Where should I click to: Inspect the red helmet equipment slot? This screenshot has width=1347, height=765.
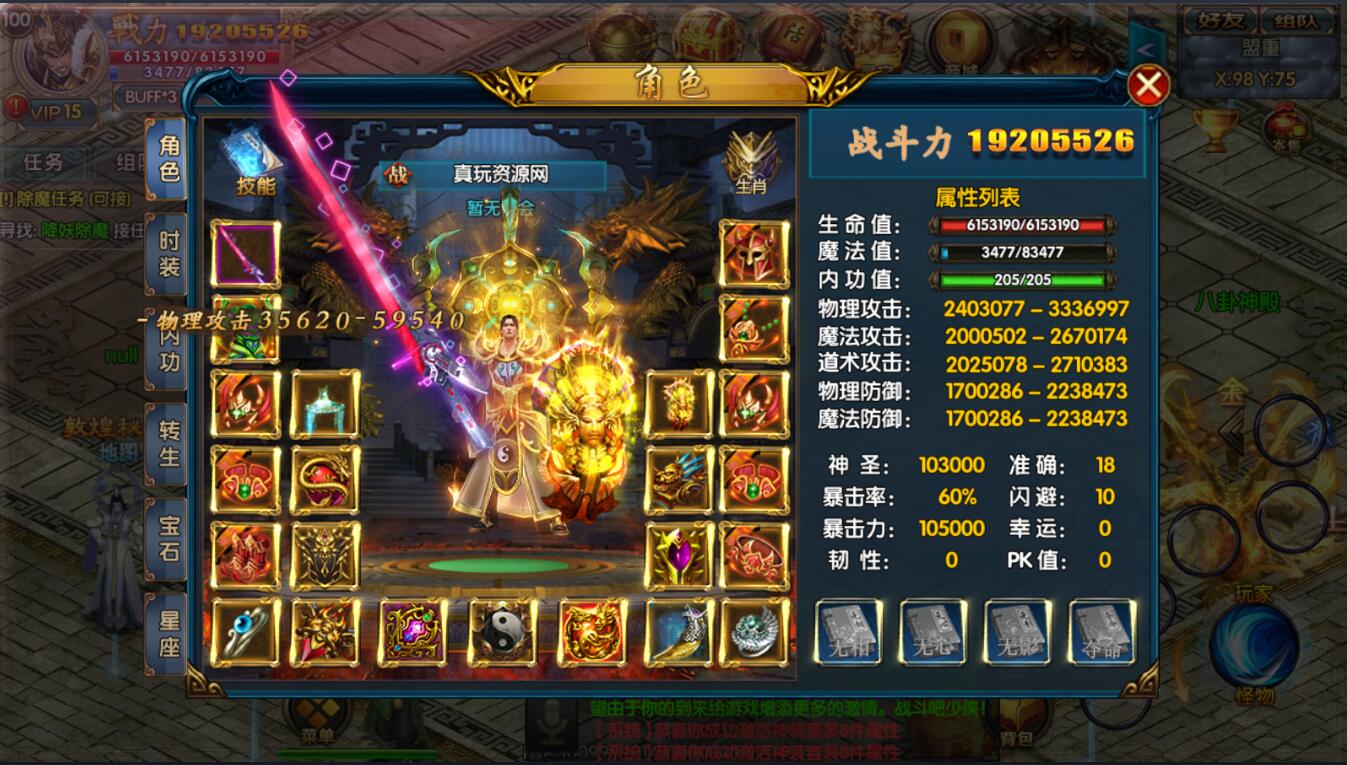pos(754,254)
